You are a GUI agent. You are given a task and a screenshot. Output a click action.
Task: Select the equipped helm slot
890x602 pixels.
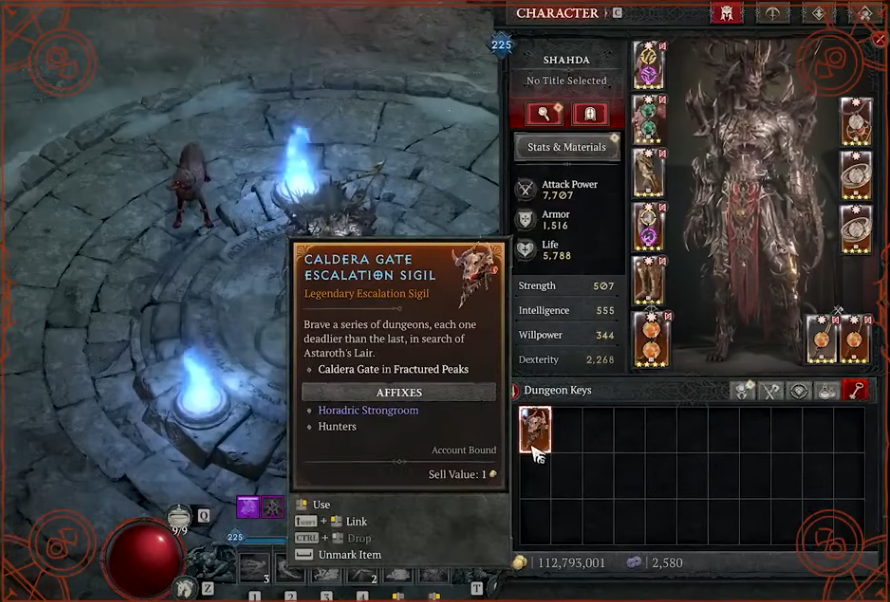pos(650,64)
